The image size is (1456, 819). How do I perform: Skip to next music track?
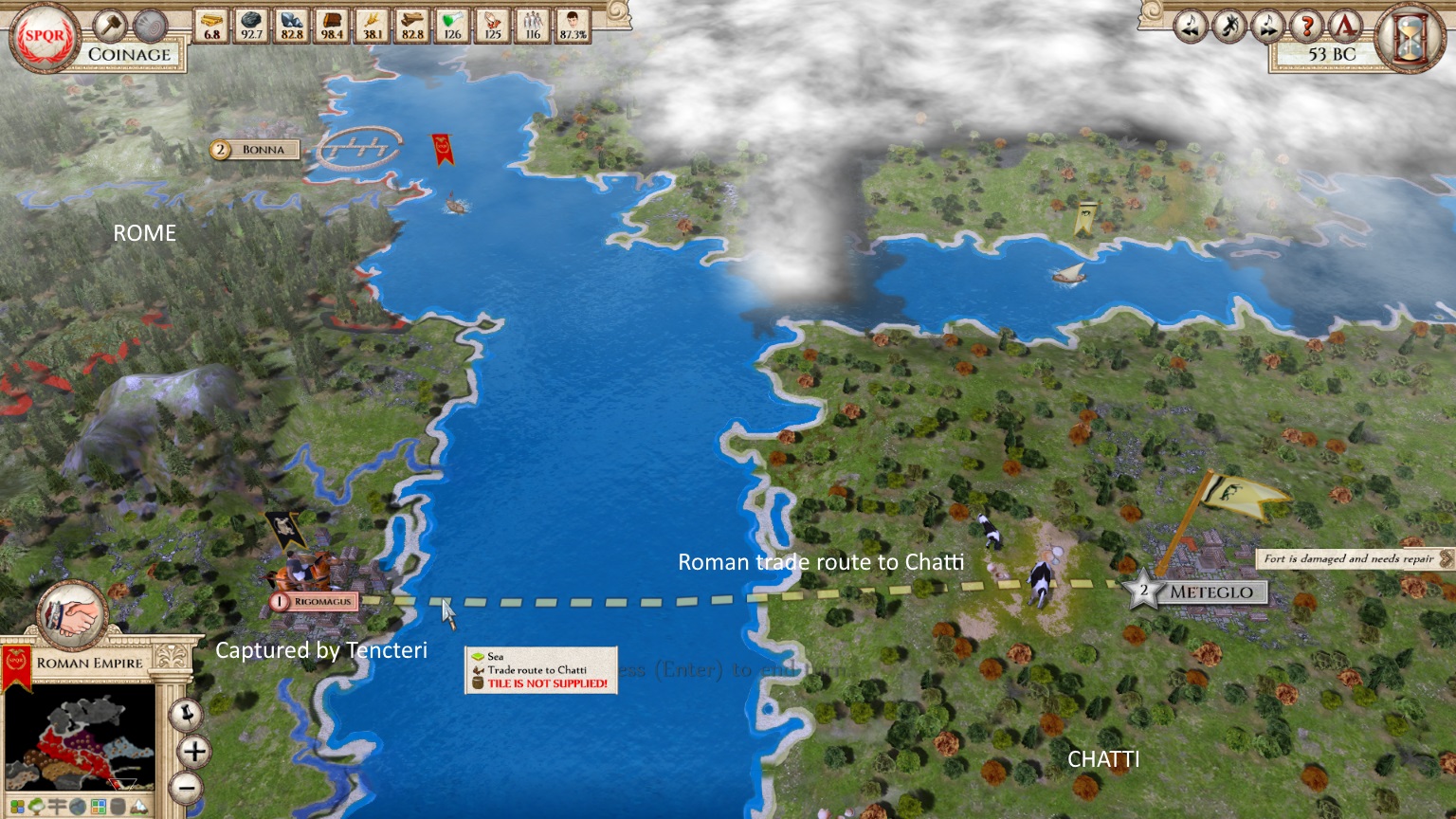(x=1268, y=26)
